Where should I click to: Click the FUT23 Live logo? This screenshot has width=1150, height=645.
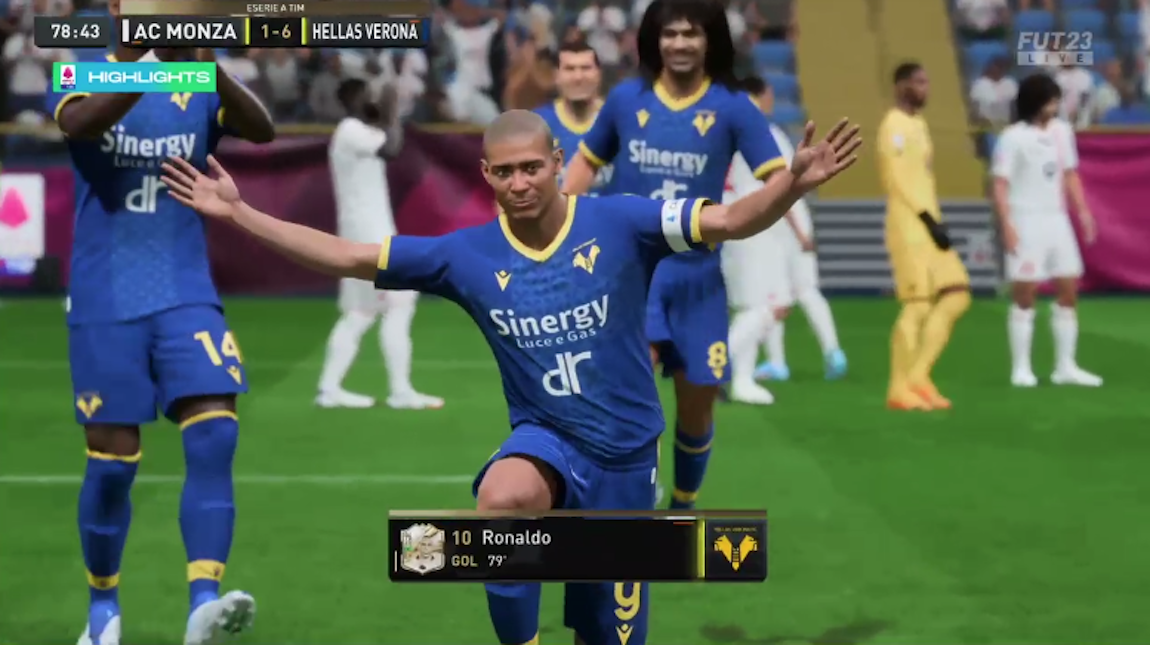[1055, 47]
